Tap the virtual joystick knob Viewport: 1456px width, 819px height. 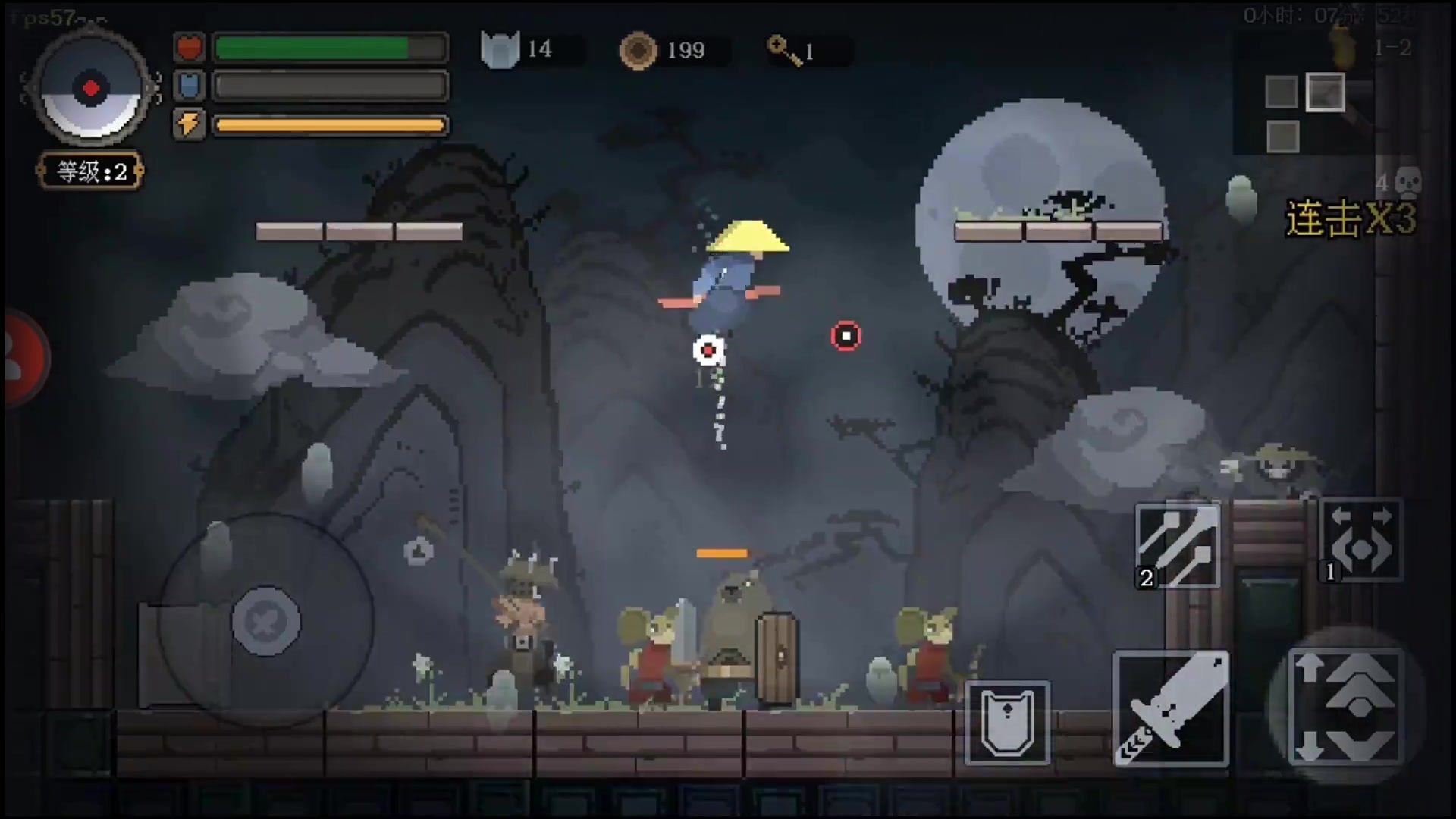265,622
